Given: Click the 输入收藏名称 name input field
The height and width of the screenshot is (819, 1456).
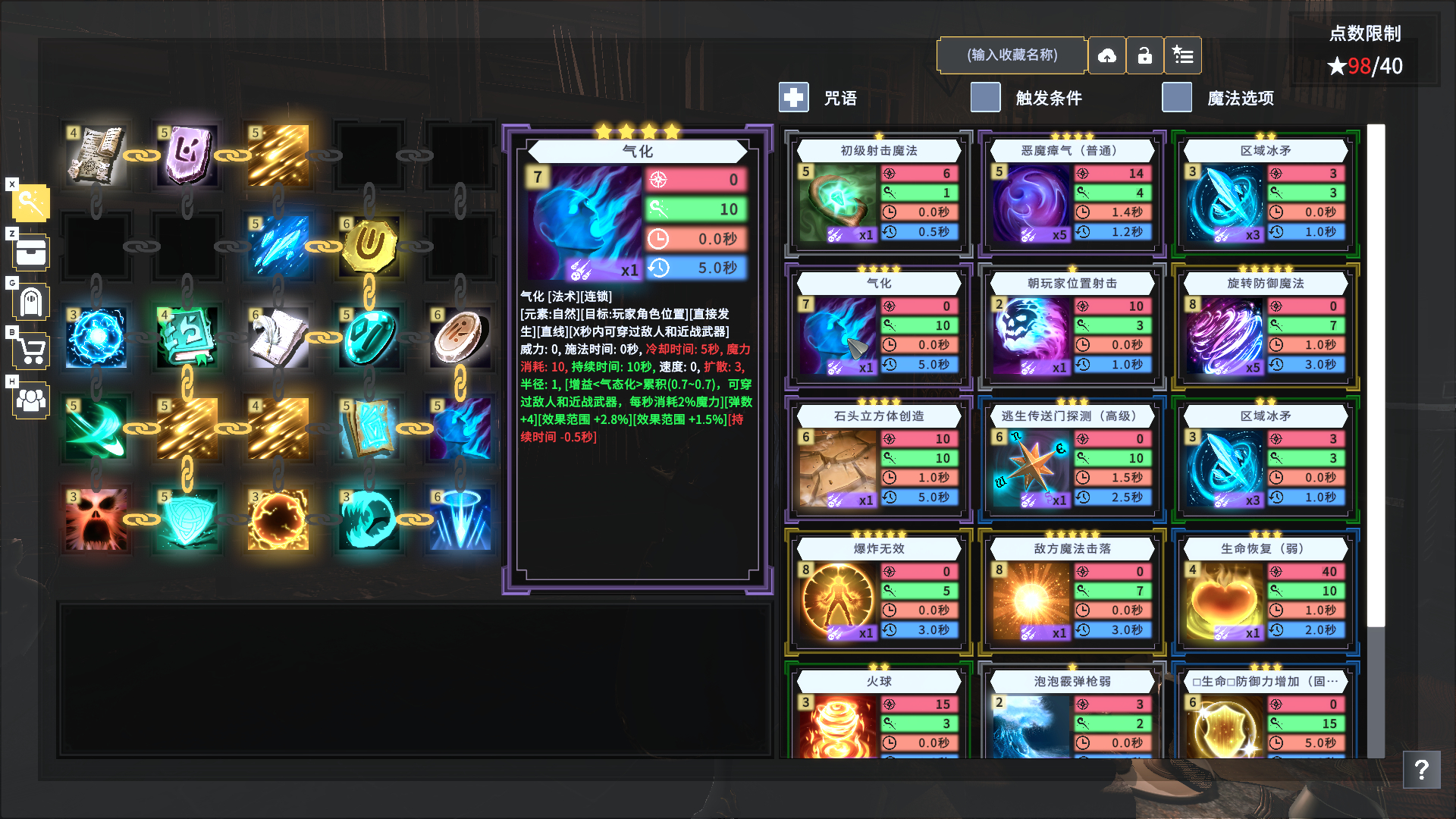Looking at the screenshot, I should pyautogui.click(x=1012, y=55).
